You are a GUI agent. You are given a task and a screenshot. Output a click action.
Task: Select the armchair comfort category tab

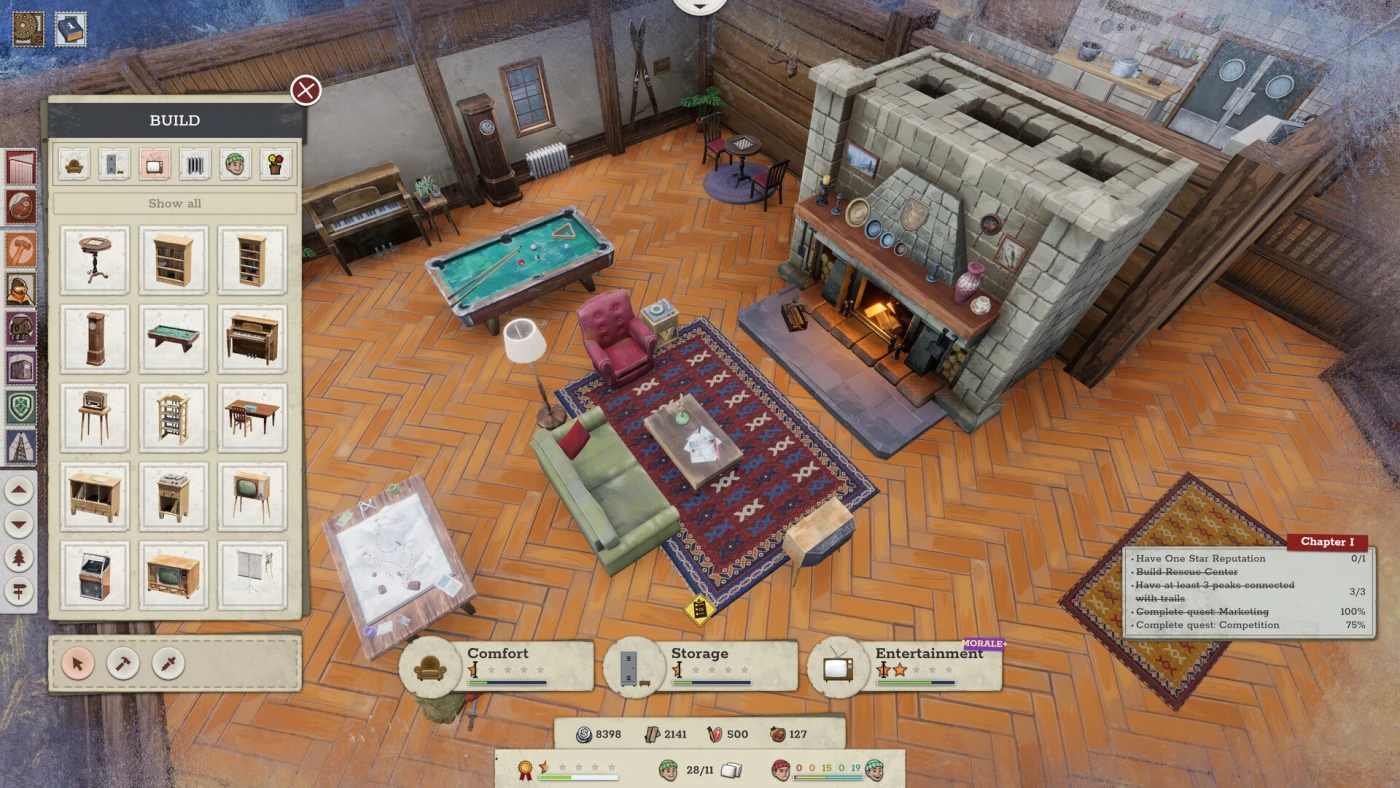tap(74, 163)
